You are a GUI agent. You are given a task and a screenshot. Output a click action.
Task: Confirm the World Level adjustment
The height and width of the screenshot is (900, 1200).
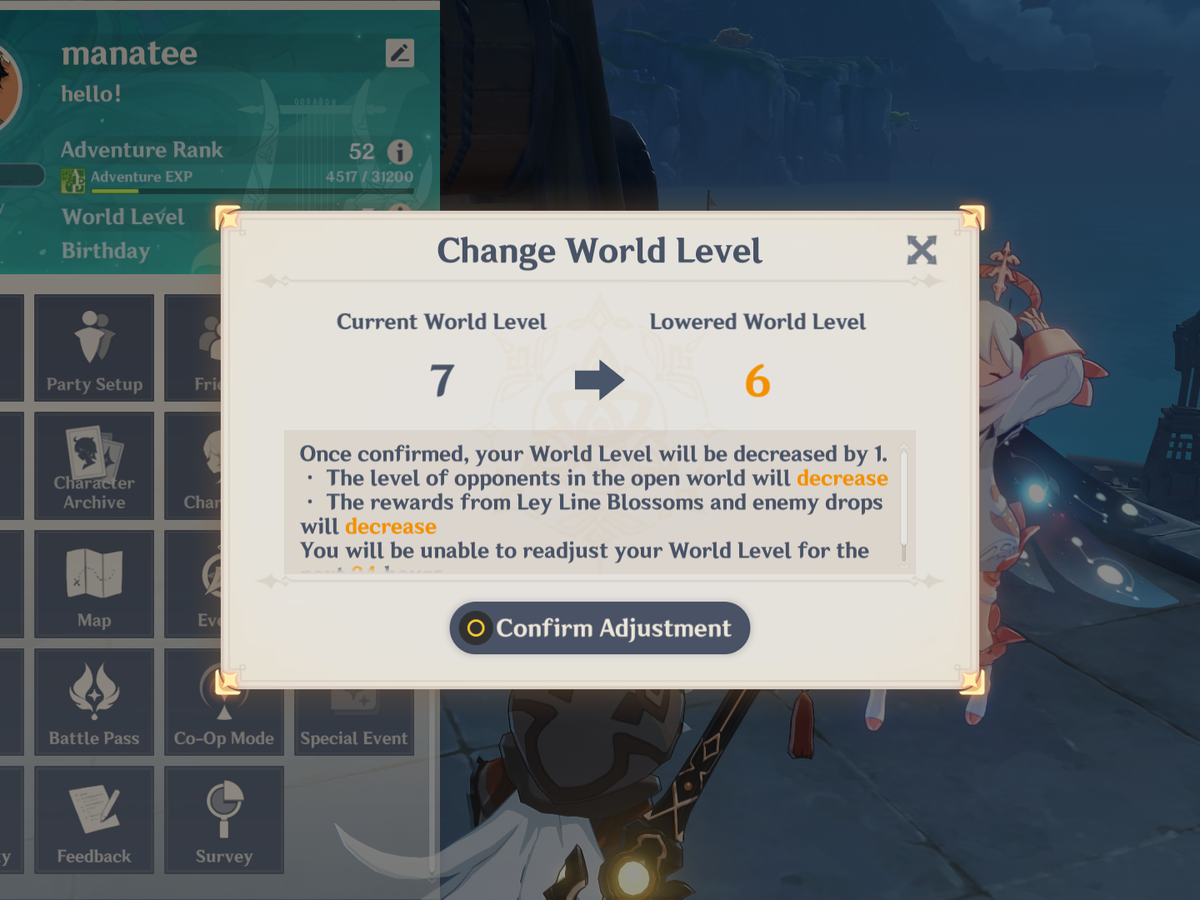pos(600,628)
